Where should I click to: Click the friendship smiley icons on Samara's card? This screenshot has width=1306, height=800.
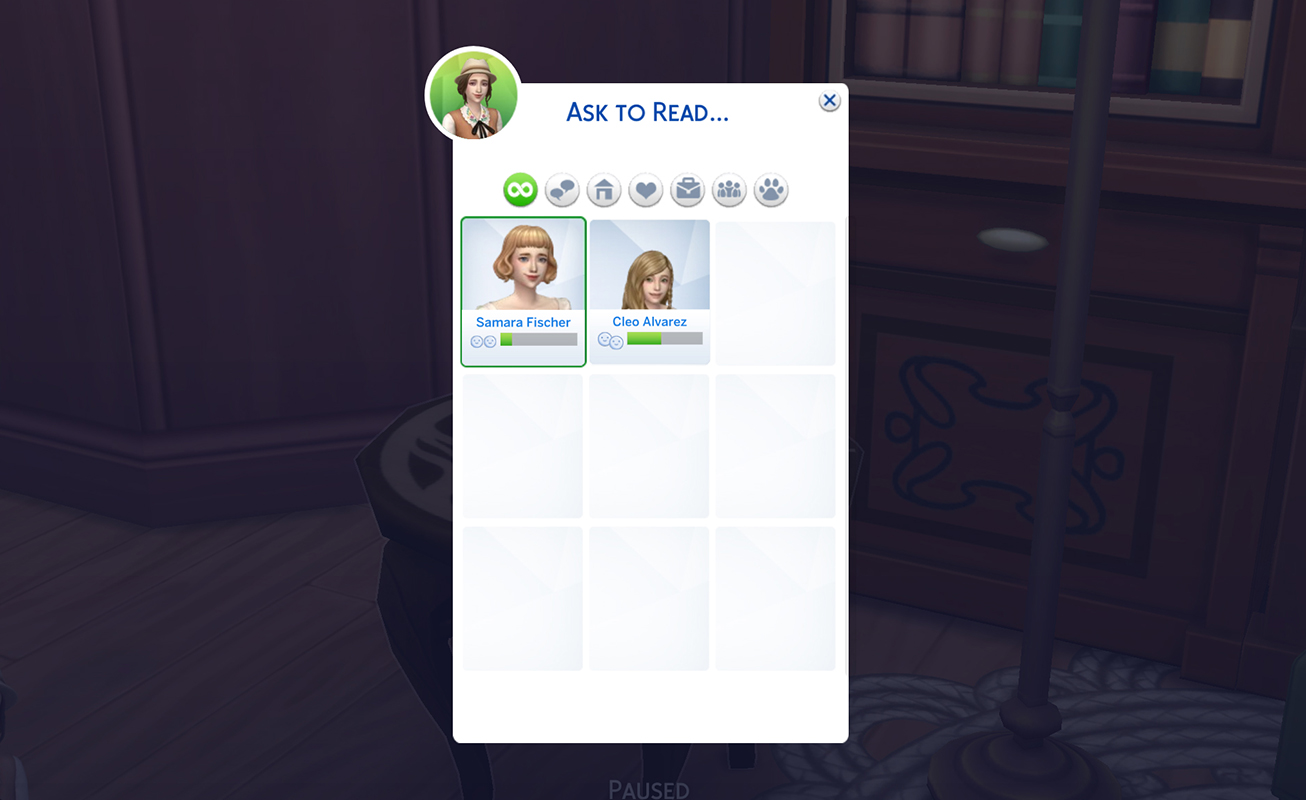coord(483,340)
